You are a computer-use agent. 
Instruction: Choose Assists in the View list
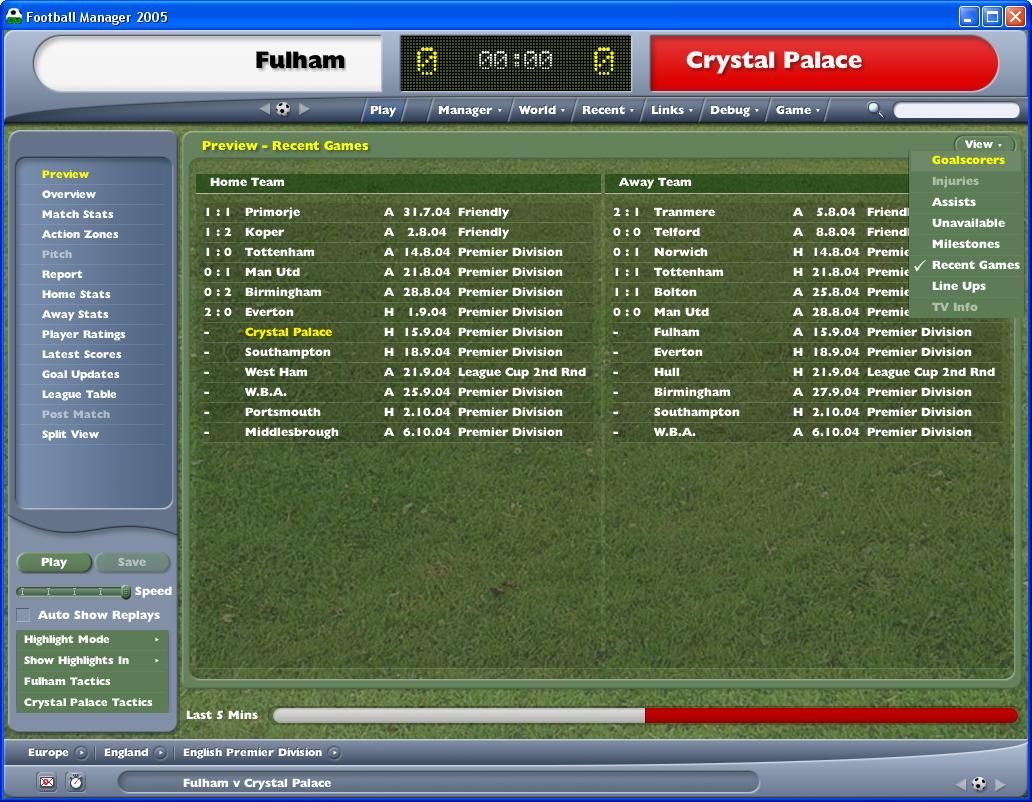953,202
